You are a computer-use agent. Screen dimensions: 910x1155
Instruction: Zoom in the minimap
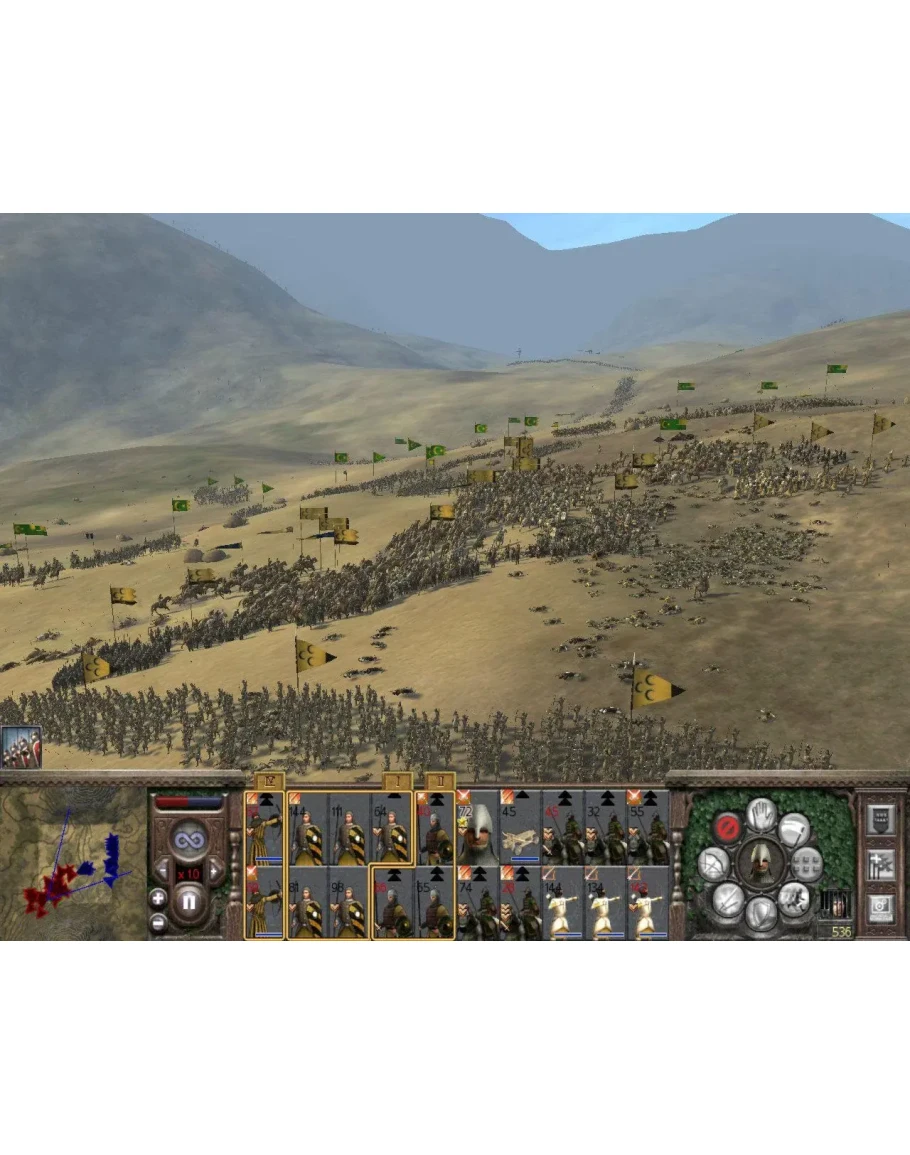pos(159,896)
